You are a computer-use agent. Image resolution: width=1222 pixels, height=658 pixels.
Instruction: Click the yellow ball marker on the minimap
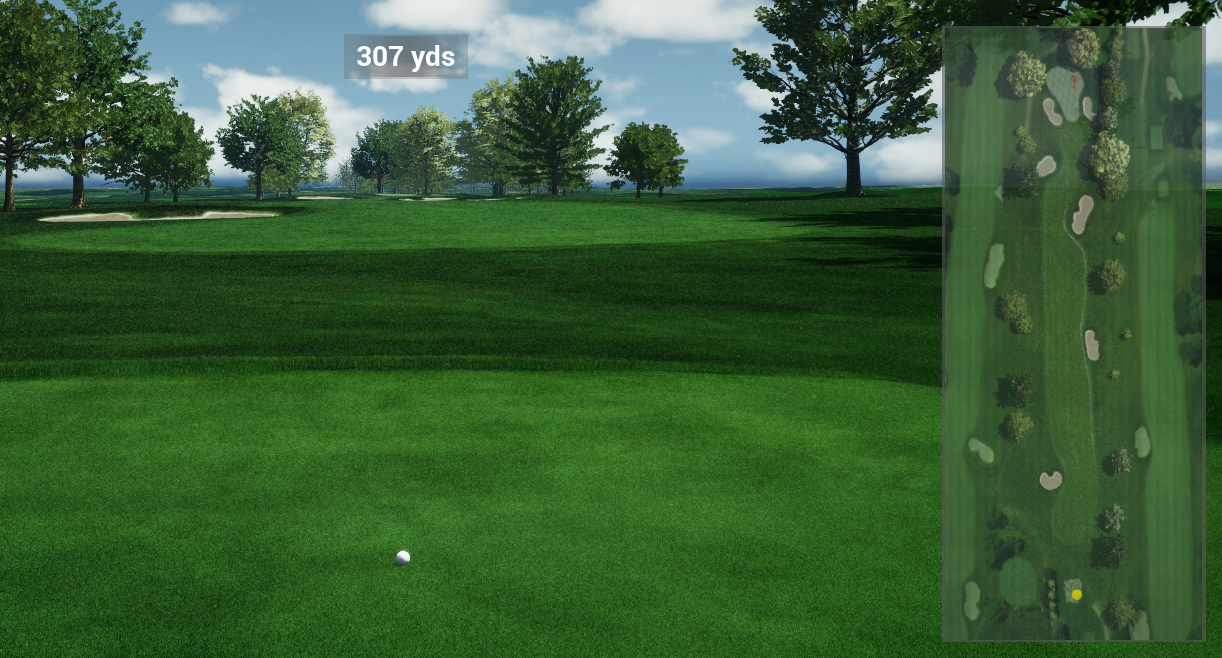(1076, 594)
